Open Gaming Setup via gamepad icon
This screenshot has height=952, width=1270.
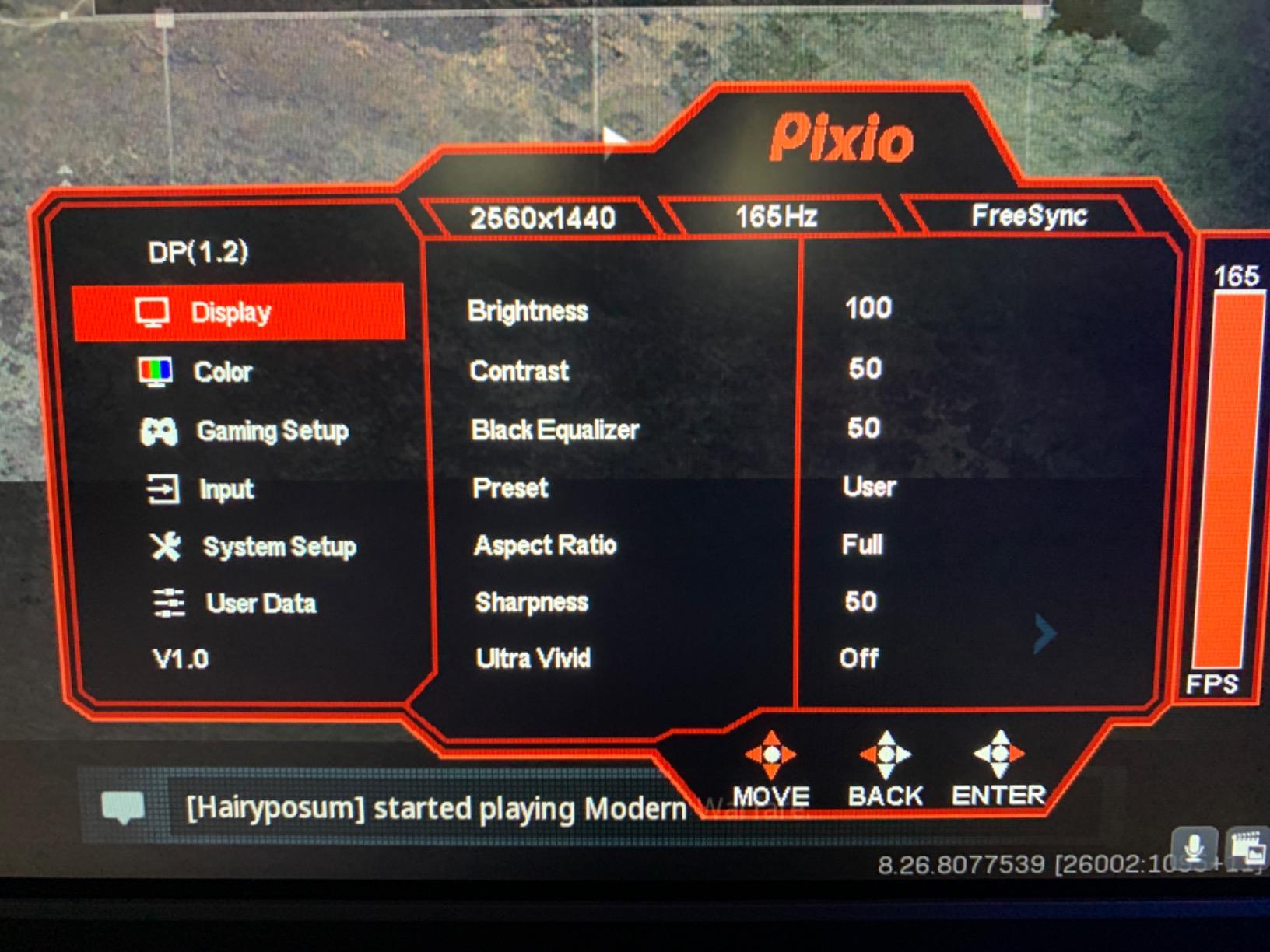click(x=160, y=430)
